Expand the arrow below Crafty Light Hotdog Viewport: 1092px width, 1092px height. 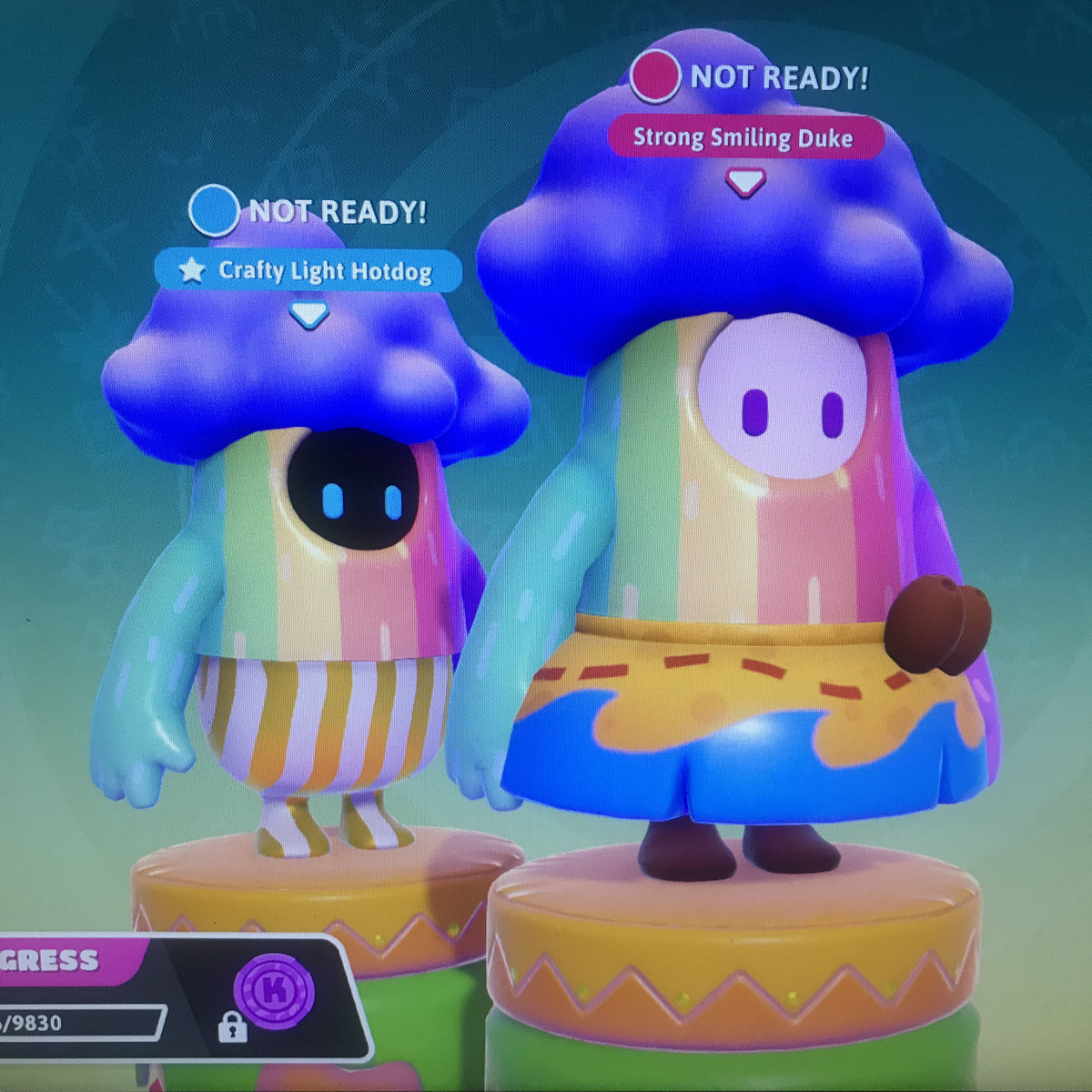point(308,316)
